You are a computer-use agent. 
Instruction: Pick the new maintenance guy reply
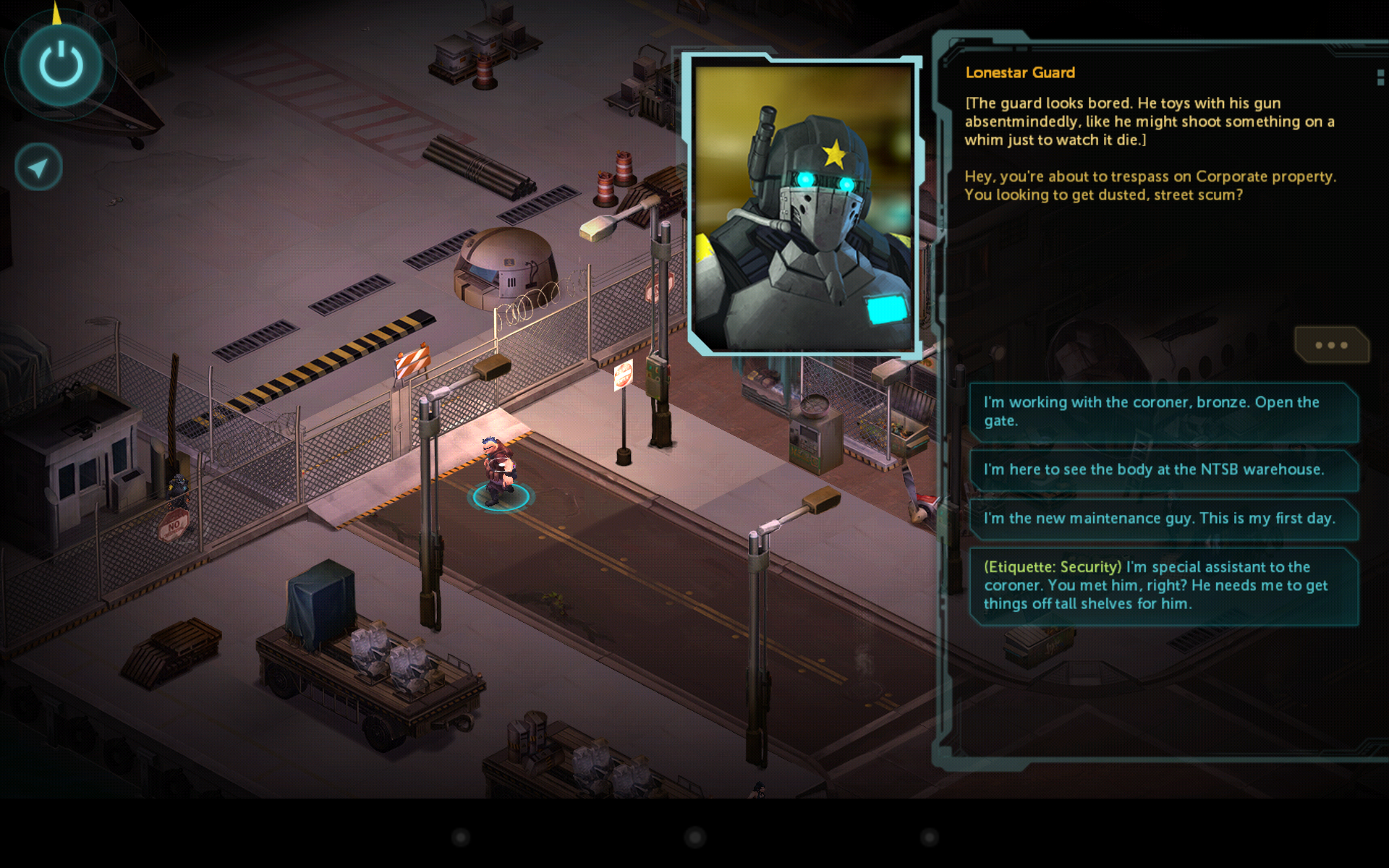coord(1163,519)
